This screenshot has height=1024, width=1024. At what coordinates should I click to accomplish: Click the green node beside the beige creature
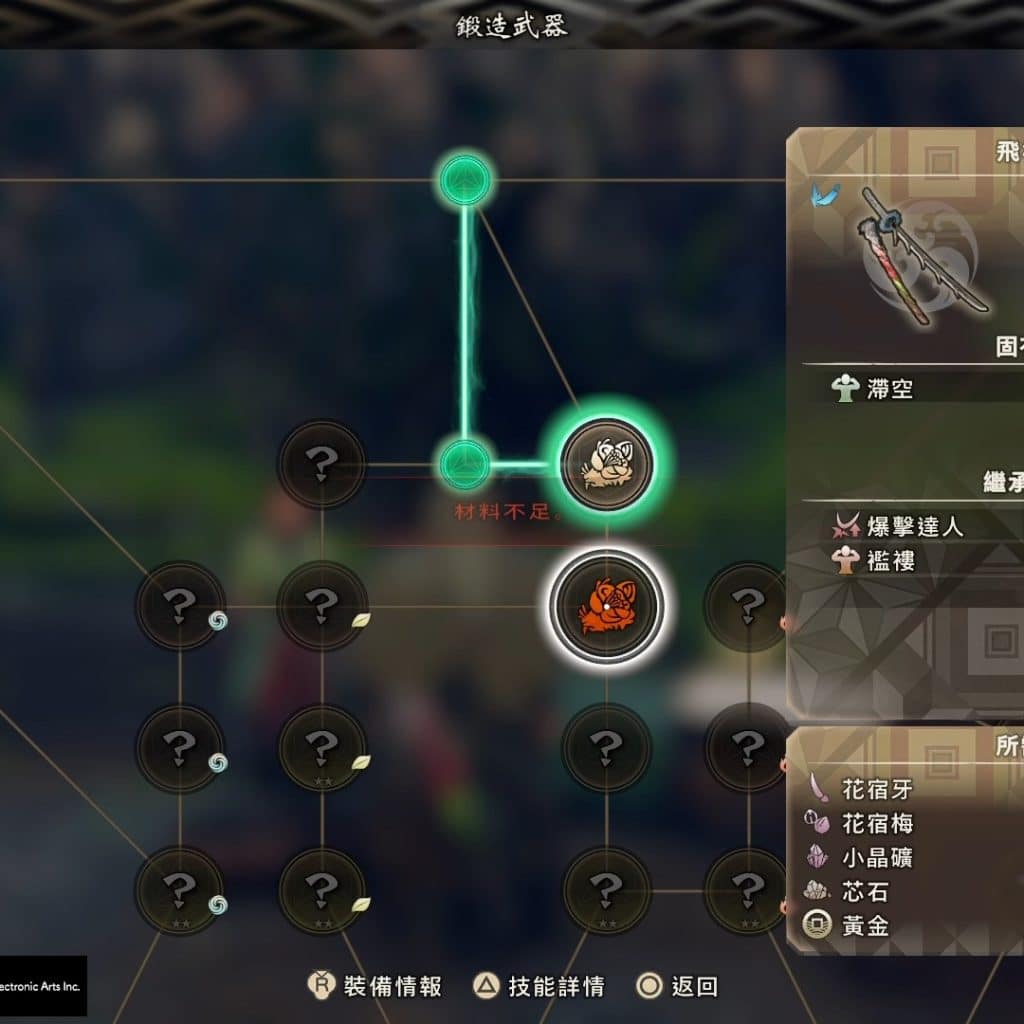click(465, 464)
